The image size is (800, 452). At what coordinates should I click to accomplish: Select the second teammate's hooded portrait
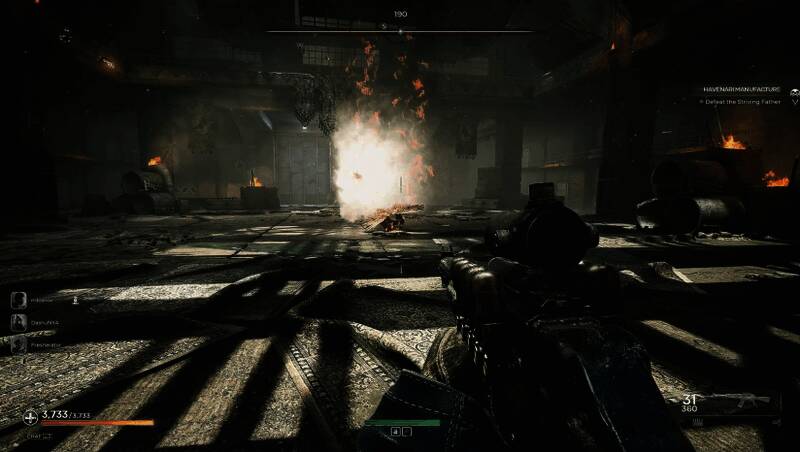point(18,322)
